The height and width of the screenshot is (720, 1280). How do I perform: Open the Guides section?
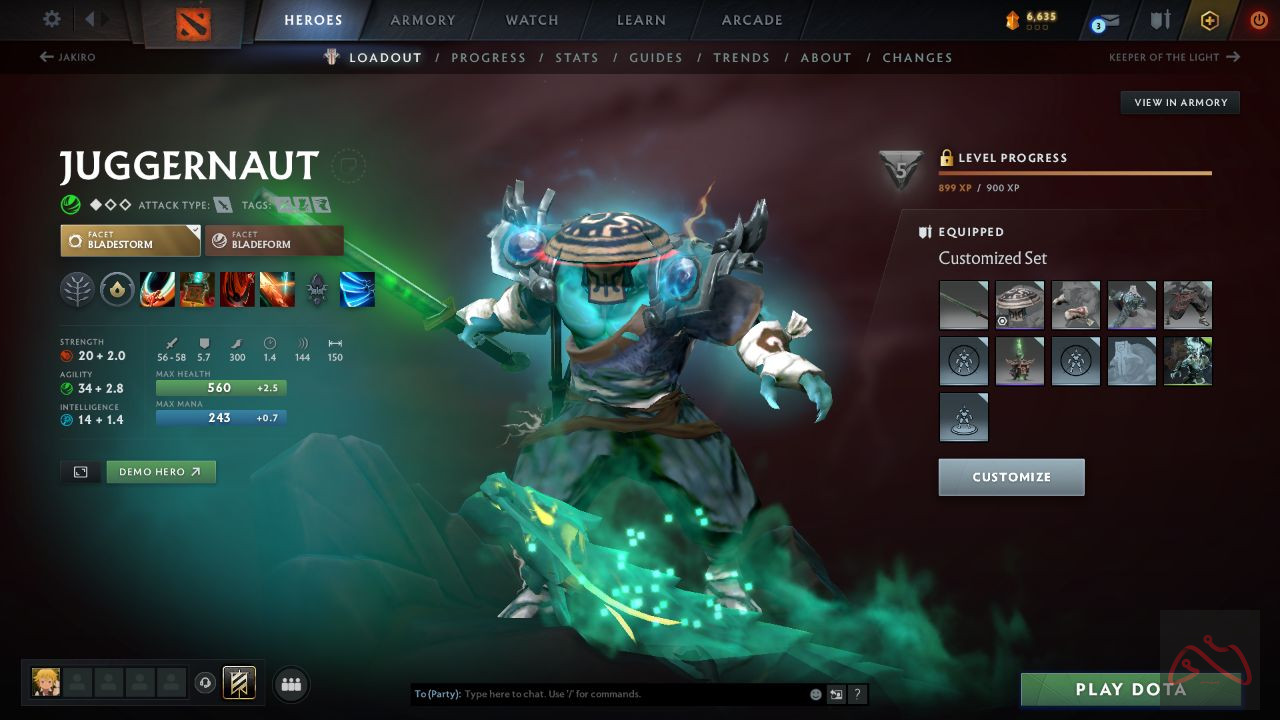[x=656, y=58]
